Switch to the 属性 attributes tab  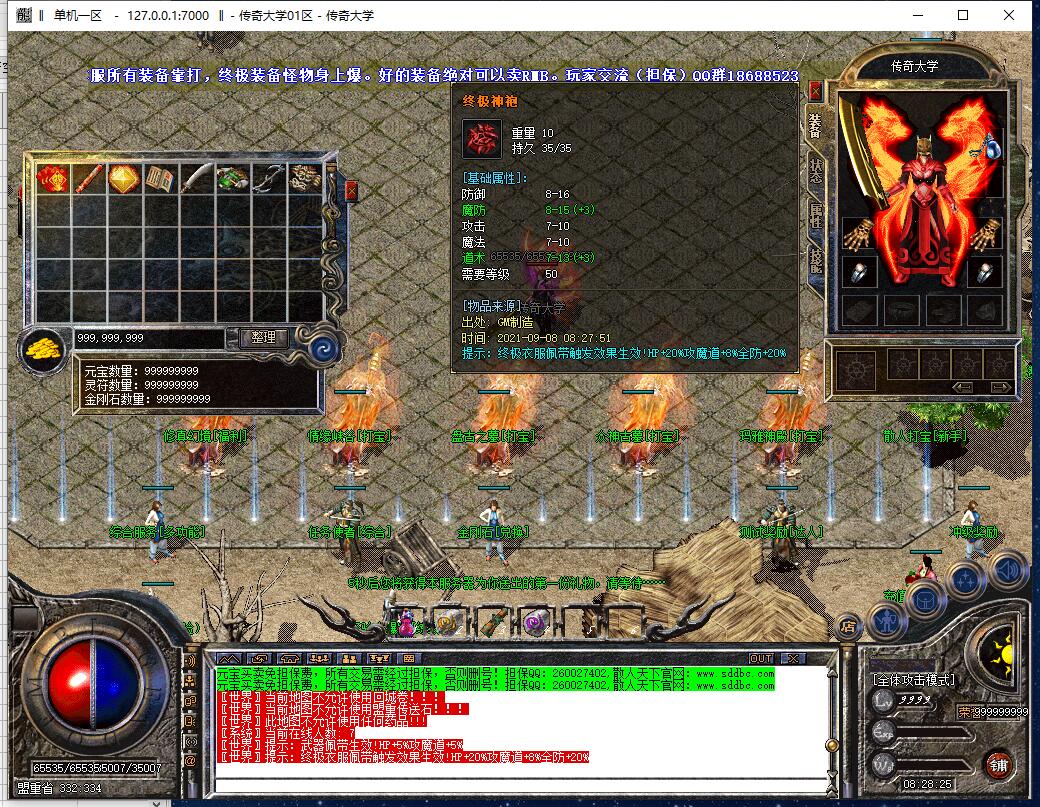[x=816, y=215]
